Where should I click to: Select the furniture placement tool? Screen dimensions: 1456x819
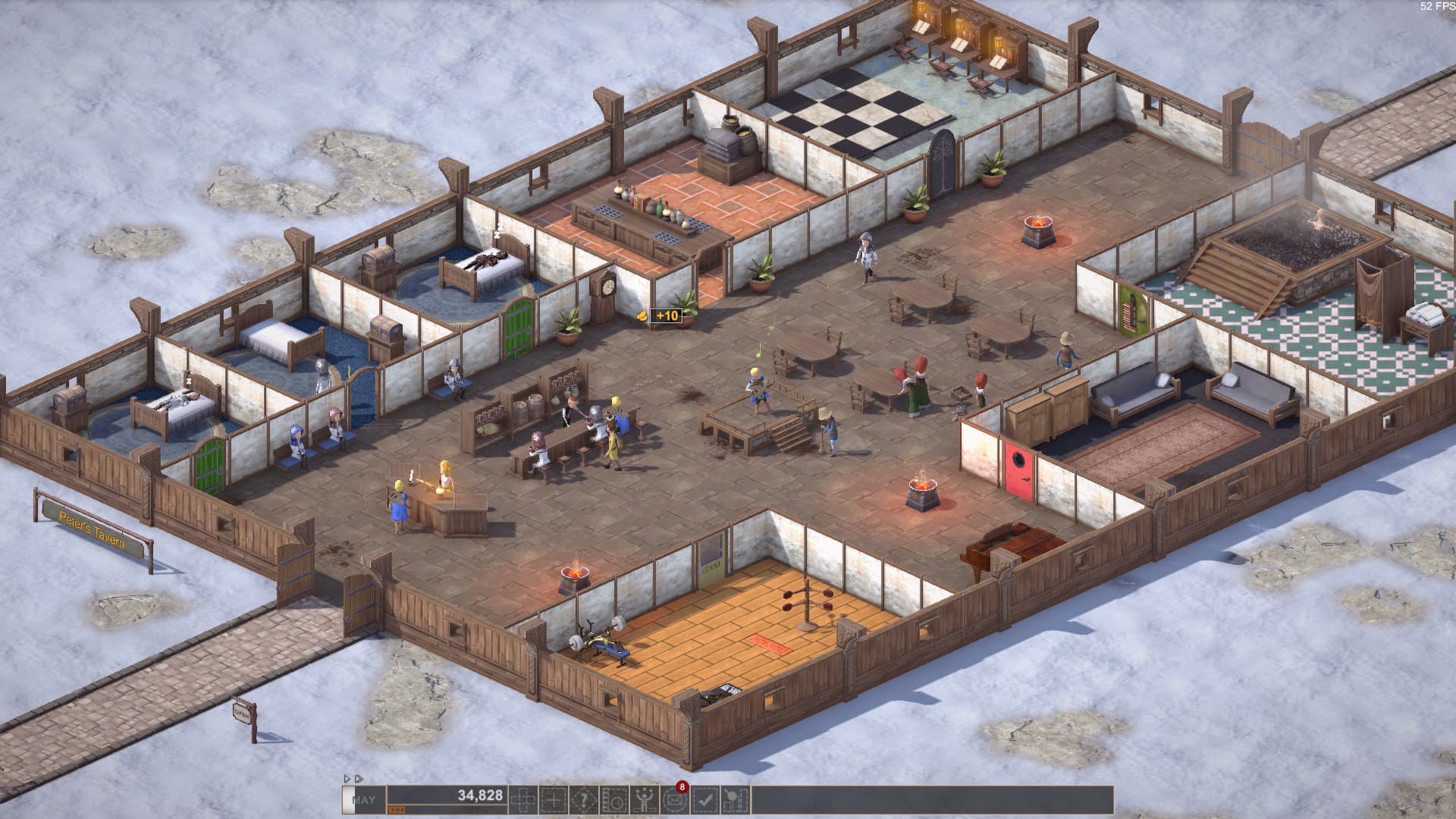click(x=553, y=798)
